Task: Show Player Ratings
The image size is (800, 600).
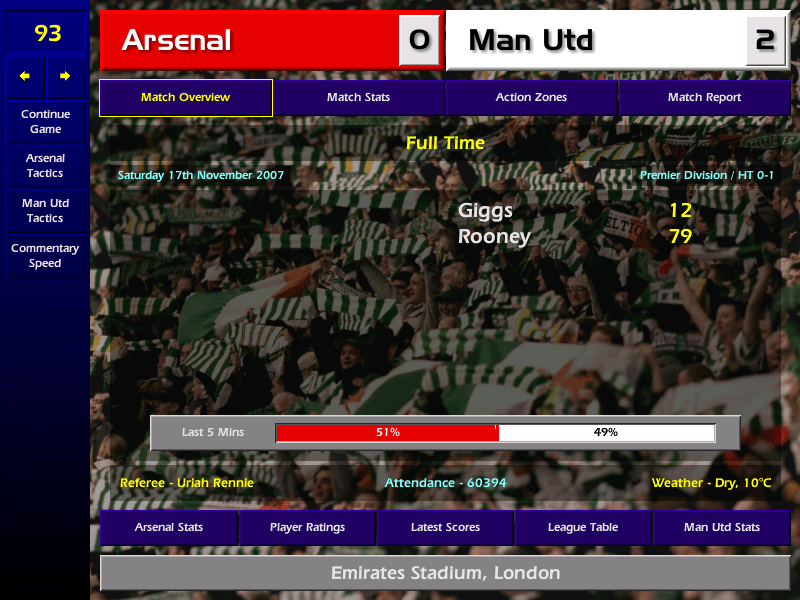Action: (x=307, y=527)
